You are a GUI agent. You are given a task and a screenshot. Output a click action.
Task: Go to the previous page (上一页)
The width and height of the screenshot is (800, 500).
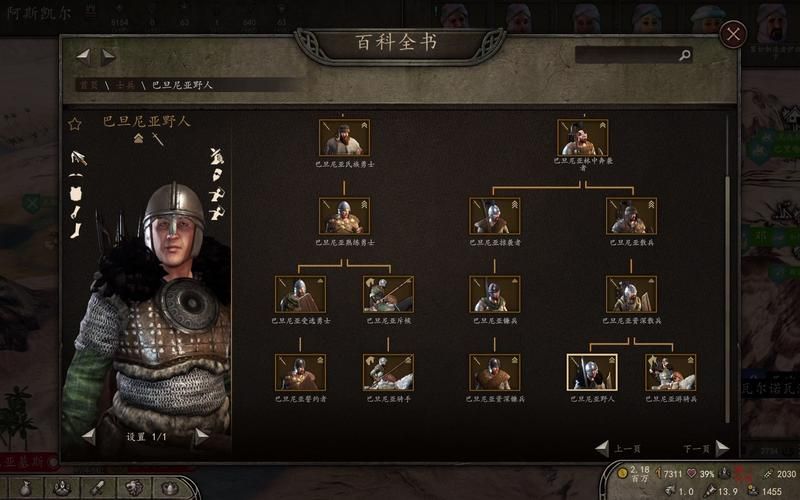coord(602,449)
